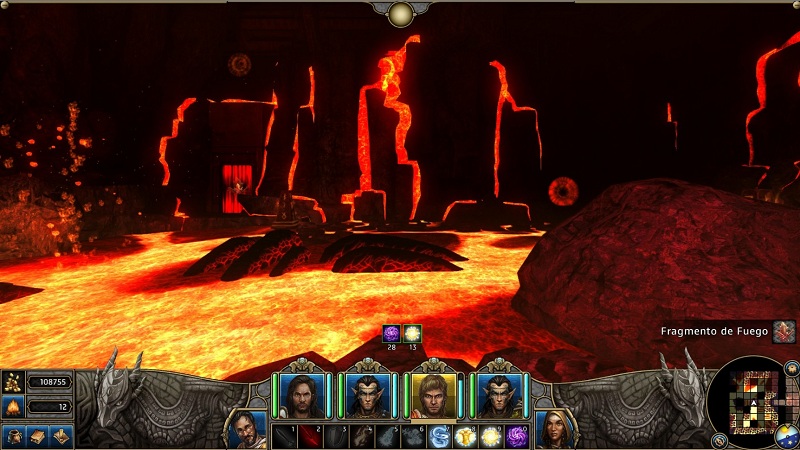Viewport: 800px width, 450px height.
Task: Open the inventory bag button
Action: (14, 435)
